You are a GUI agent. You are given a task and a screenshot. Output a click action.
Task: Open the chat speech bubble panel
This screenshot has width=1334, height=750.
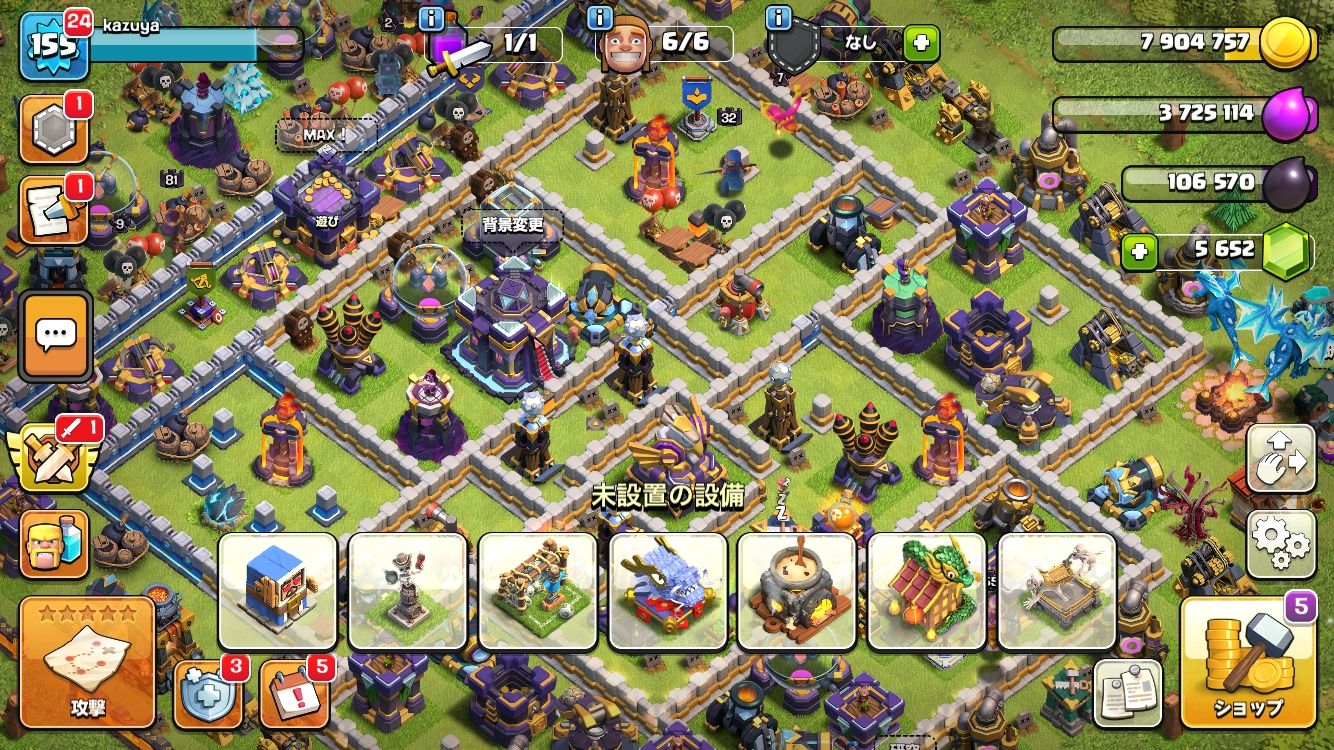[x=56, y=336]
